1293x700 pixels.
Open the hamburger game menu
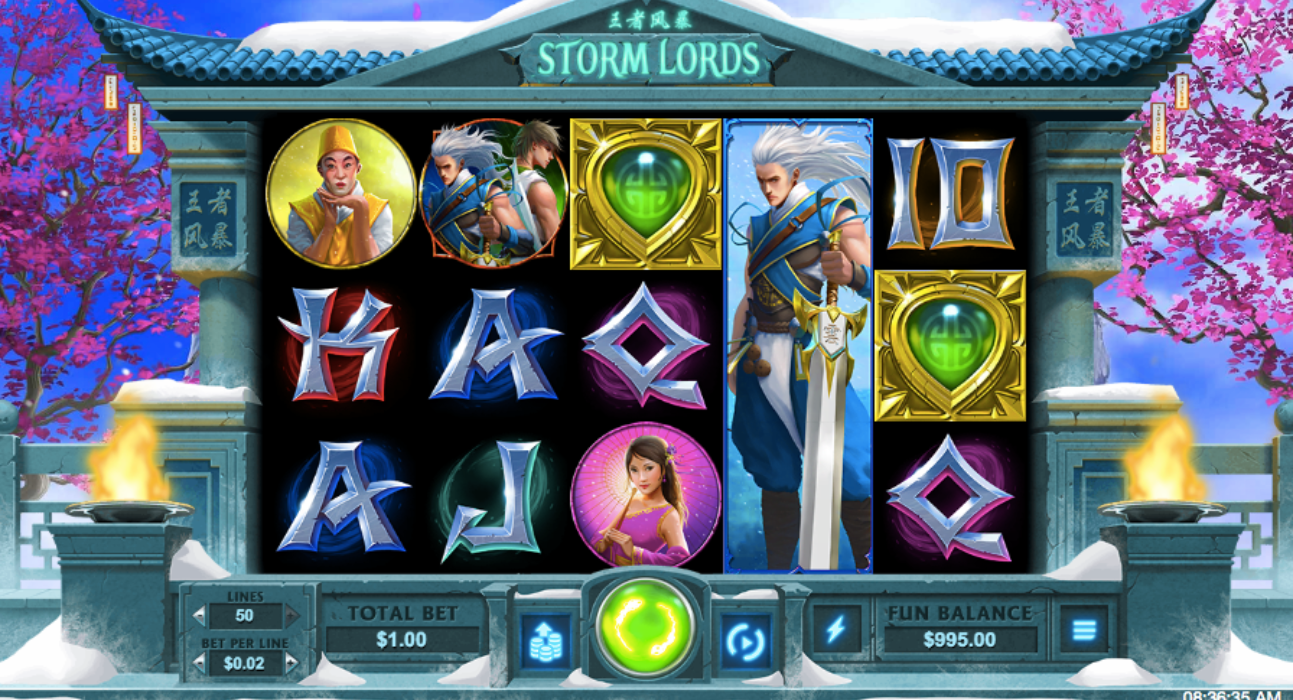click(x=1084, y=629)
